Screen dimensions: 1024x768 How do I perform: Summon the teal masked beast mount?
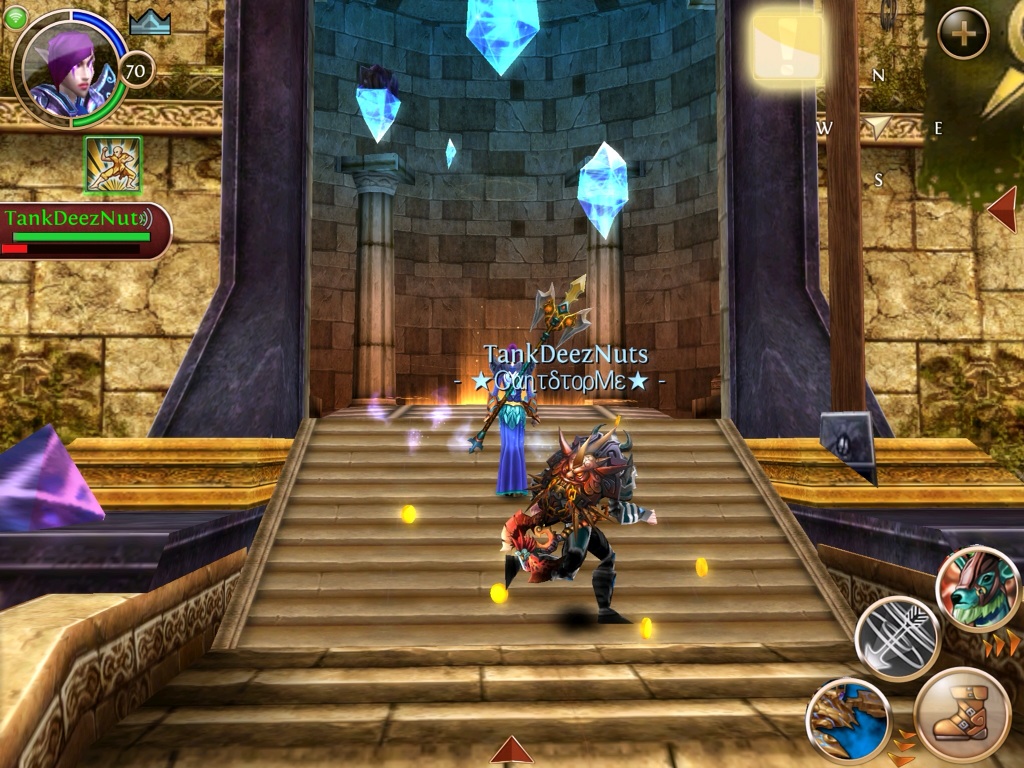click(977, 589)
